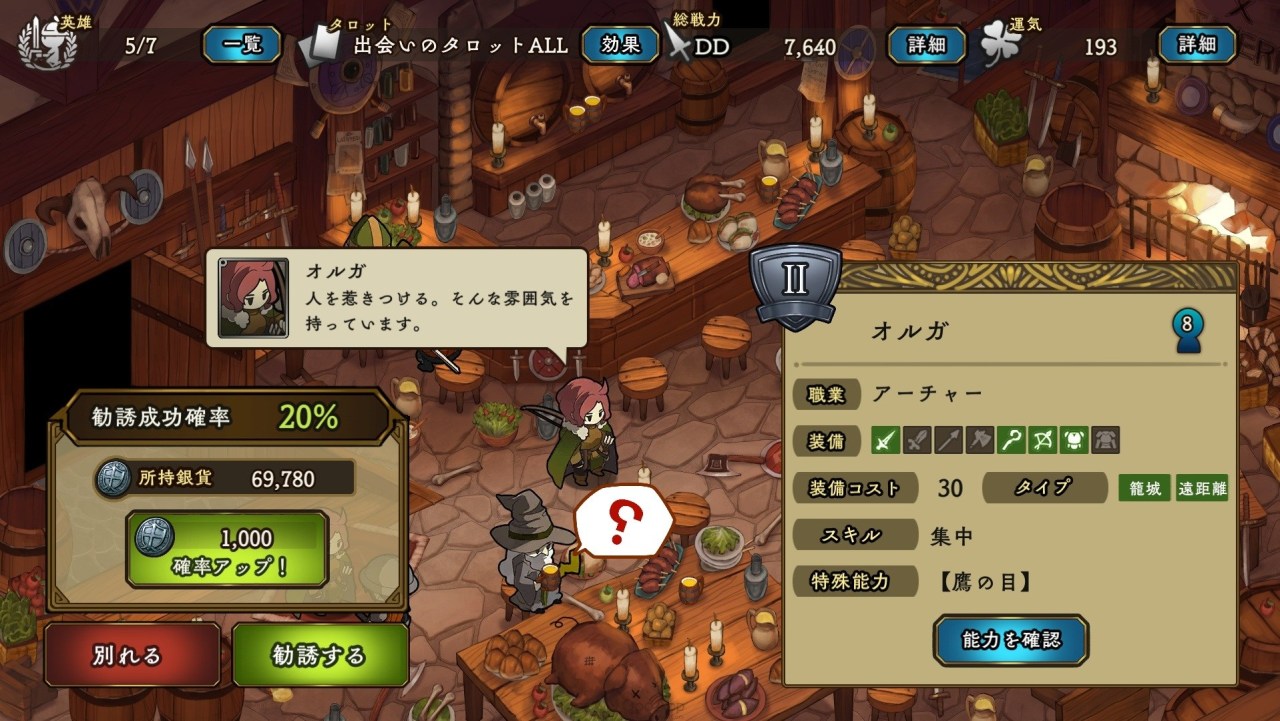Click the red 別れる button
The image size is (1280, 721).
click(x=131, y=654)
